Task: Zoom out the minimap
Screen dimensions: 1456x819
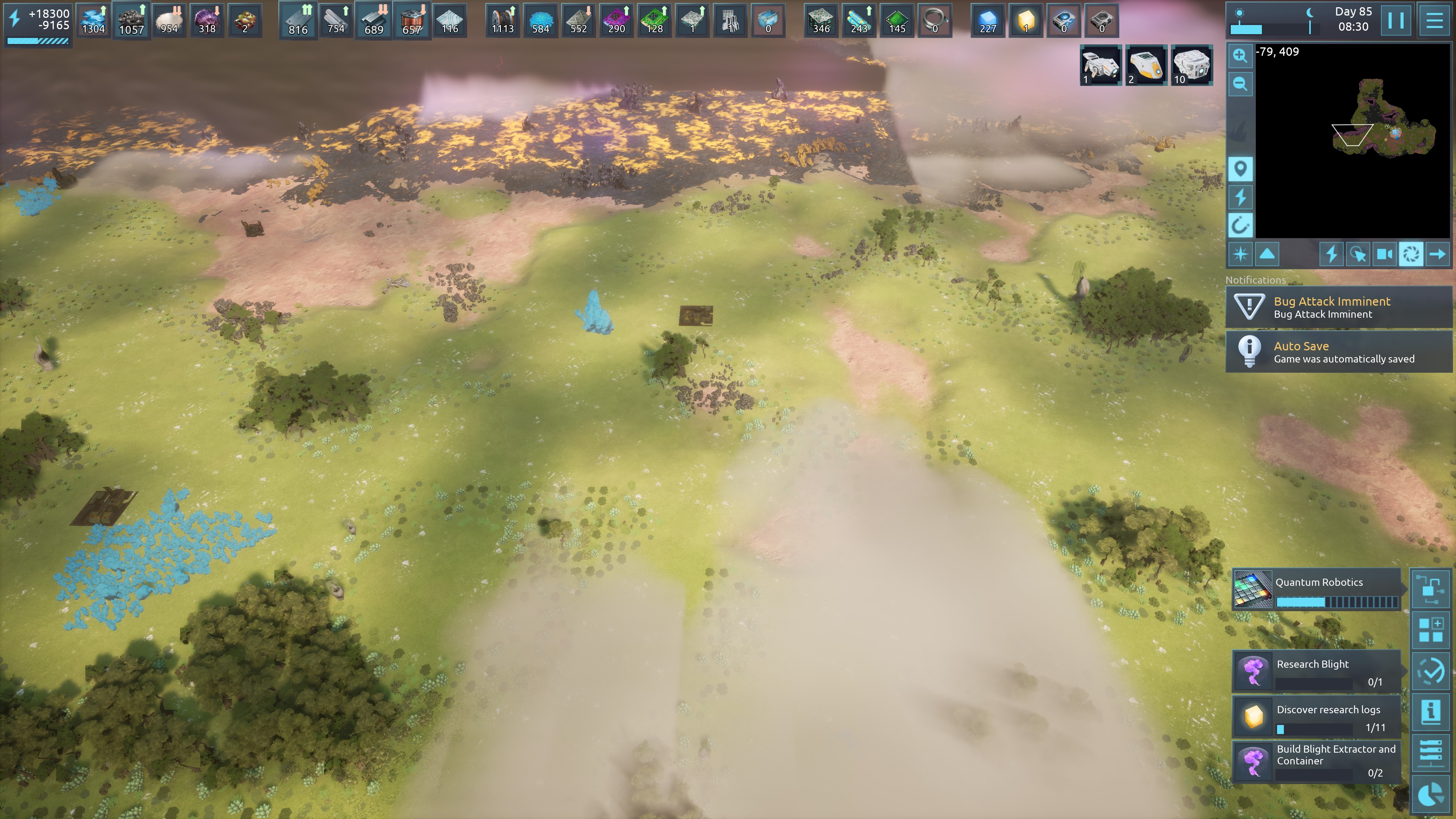Action: coord(1240,84)
